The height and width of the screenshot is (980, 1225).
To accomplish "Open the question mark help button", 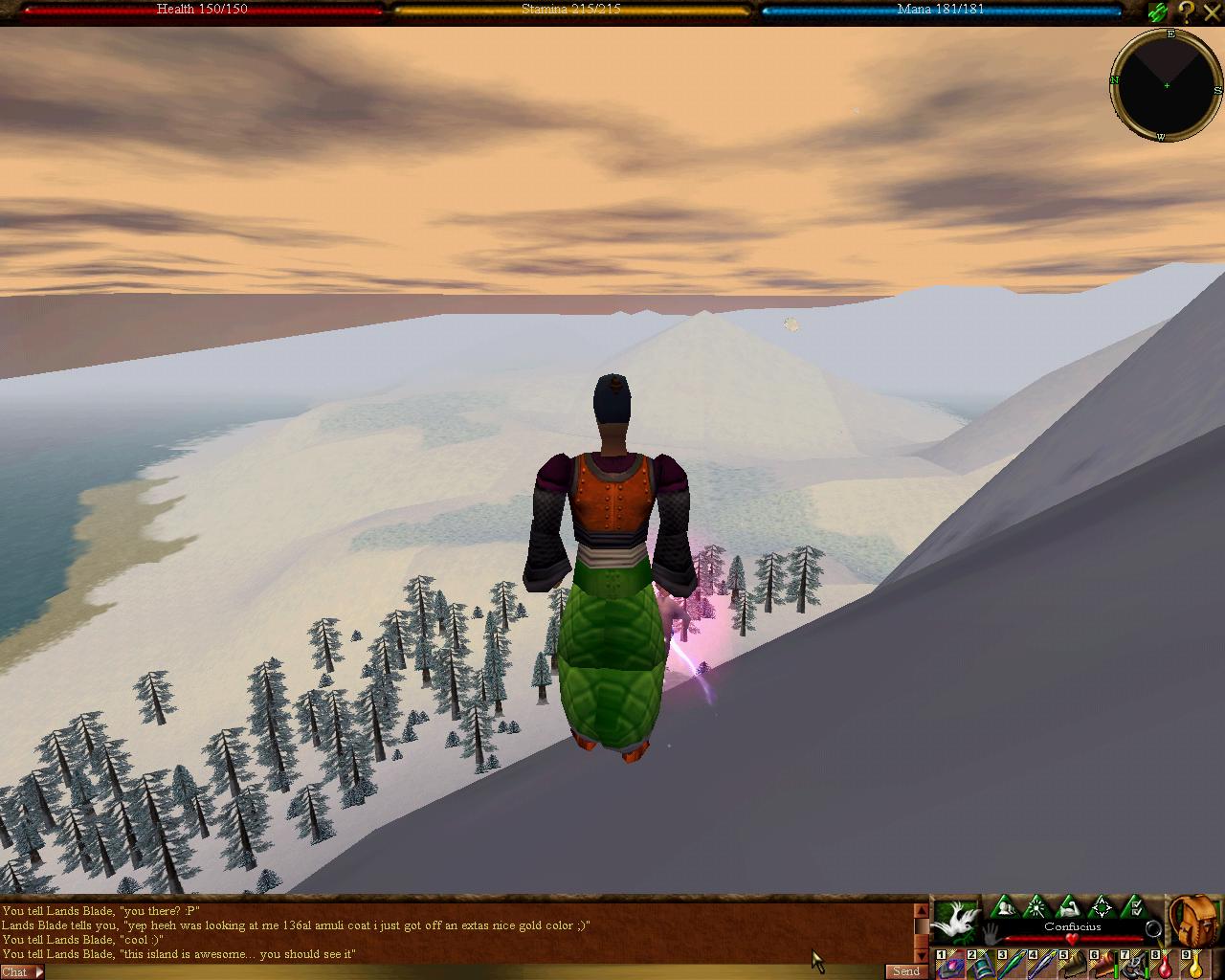I will 1186,11.
